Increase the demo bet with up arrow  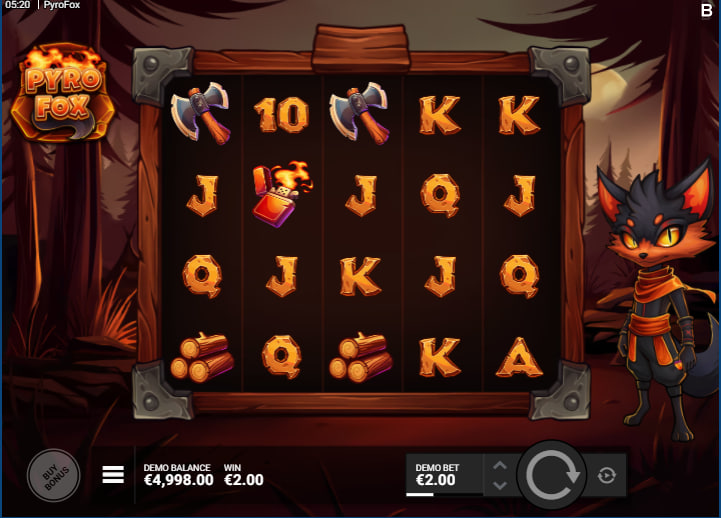click(x=500, y=465)
